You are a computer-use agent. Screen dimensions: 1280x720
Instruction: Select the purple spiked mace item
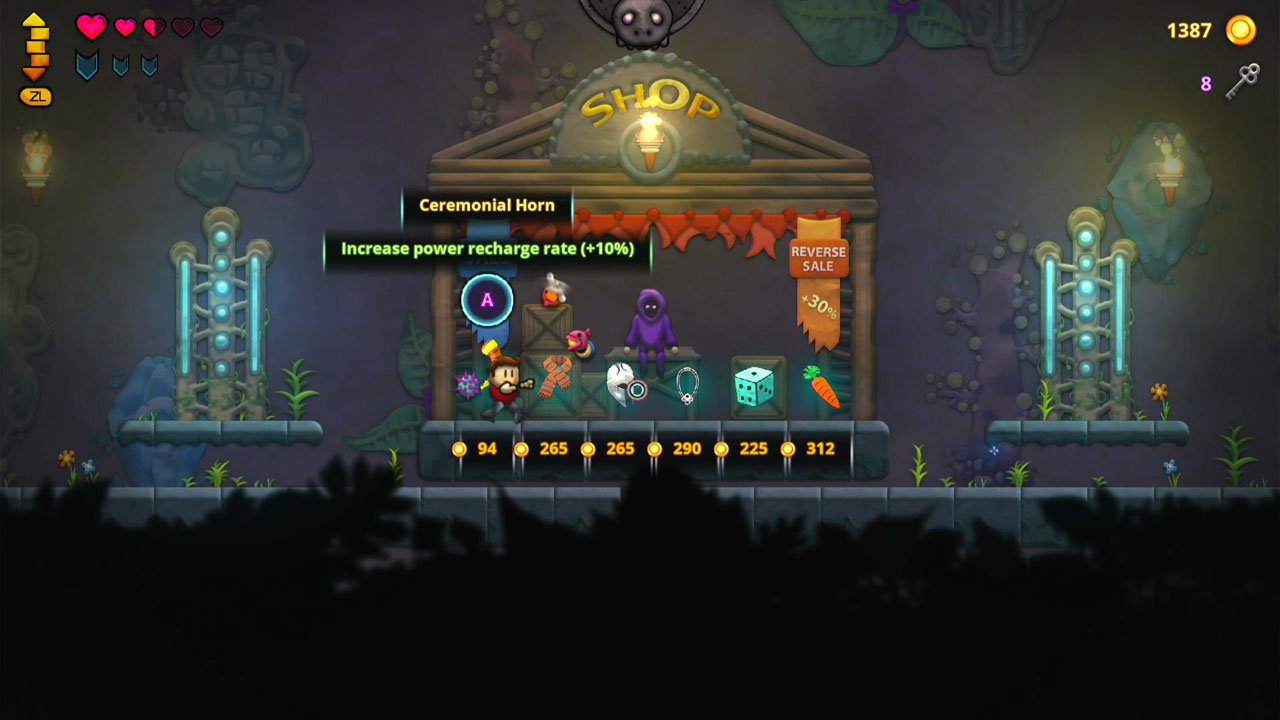tap(465, 383)
